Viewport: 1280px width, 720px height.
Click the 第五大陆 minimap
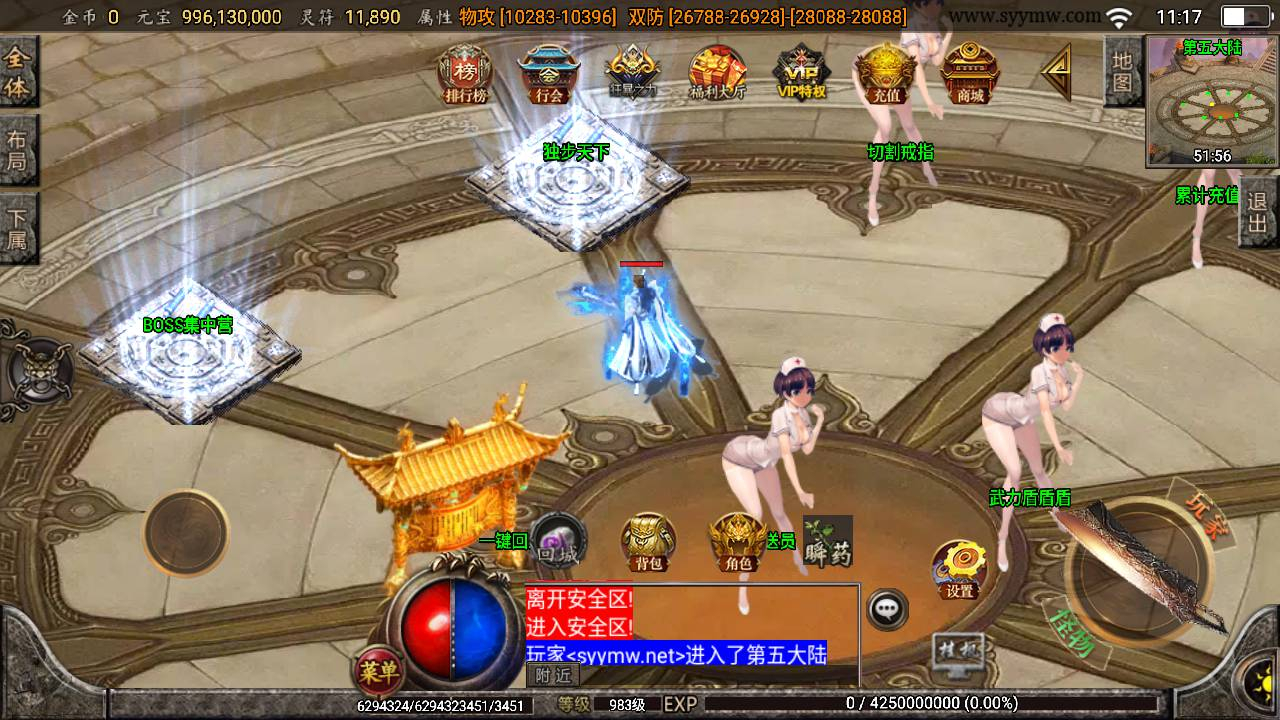pyautogui.click(x=1212, y=101)
